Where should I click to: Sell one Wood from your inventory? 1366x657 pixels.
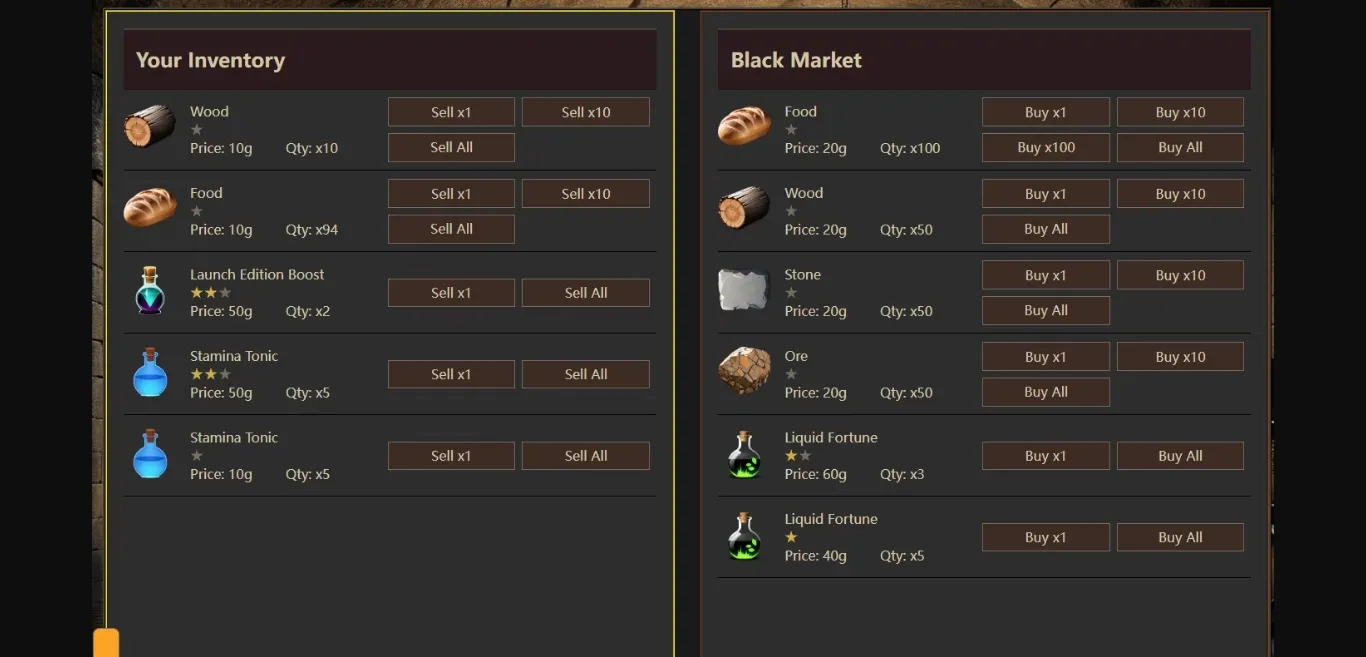451,112
